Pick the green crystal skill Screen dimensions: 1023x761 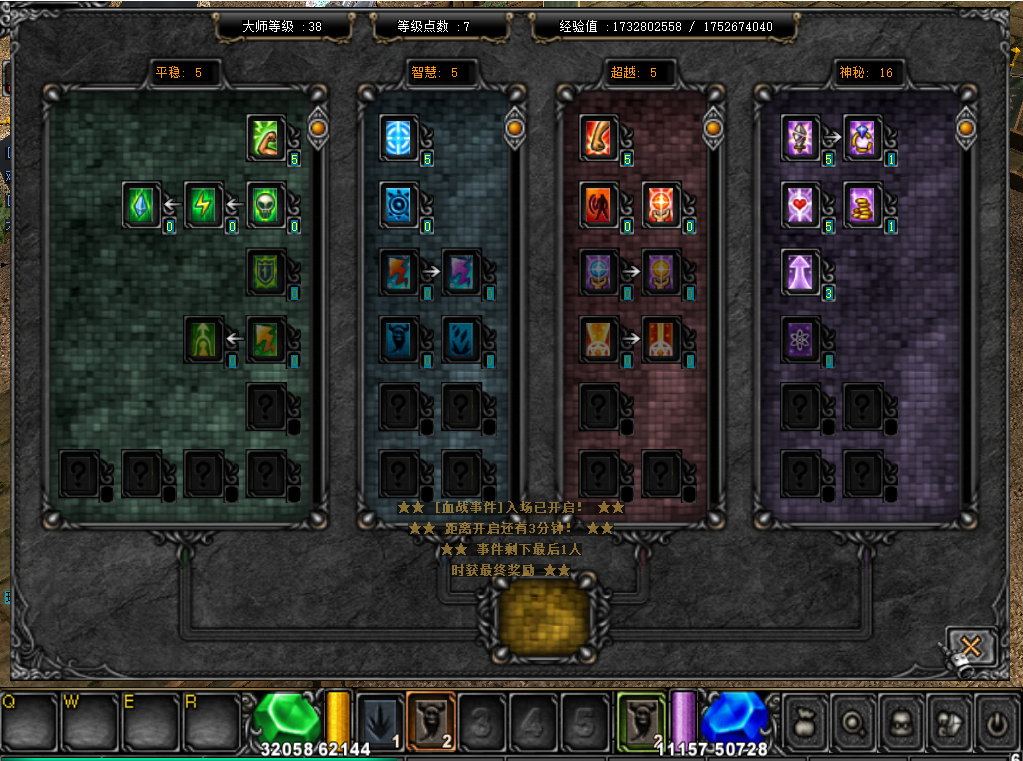coord(142,204)
